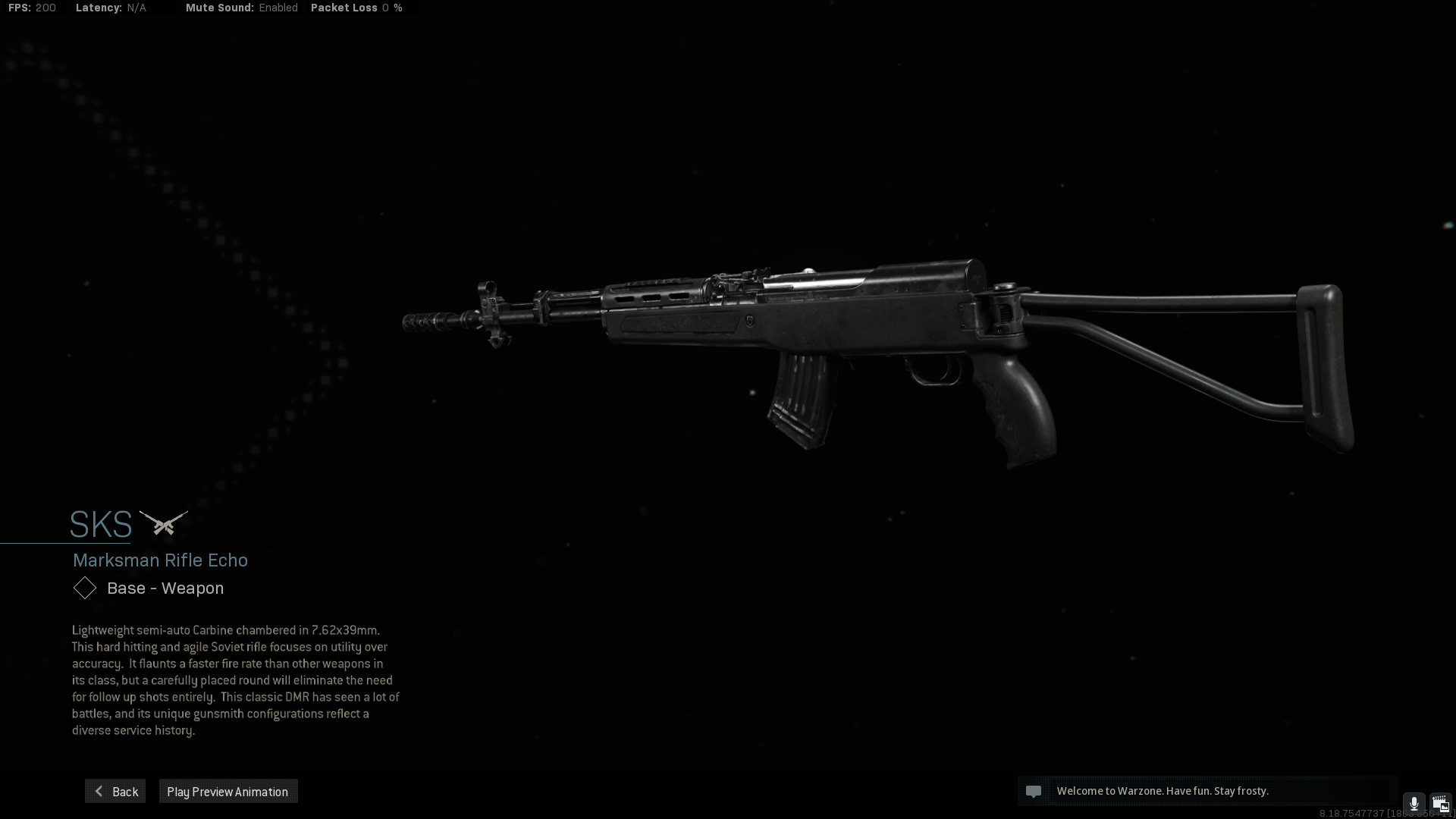Toggle the microphone icon
Viewport: 1456px width, 819px height.
(x=1414, y=804)
